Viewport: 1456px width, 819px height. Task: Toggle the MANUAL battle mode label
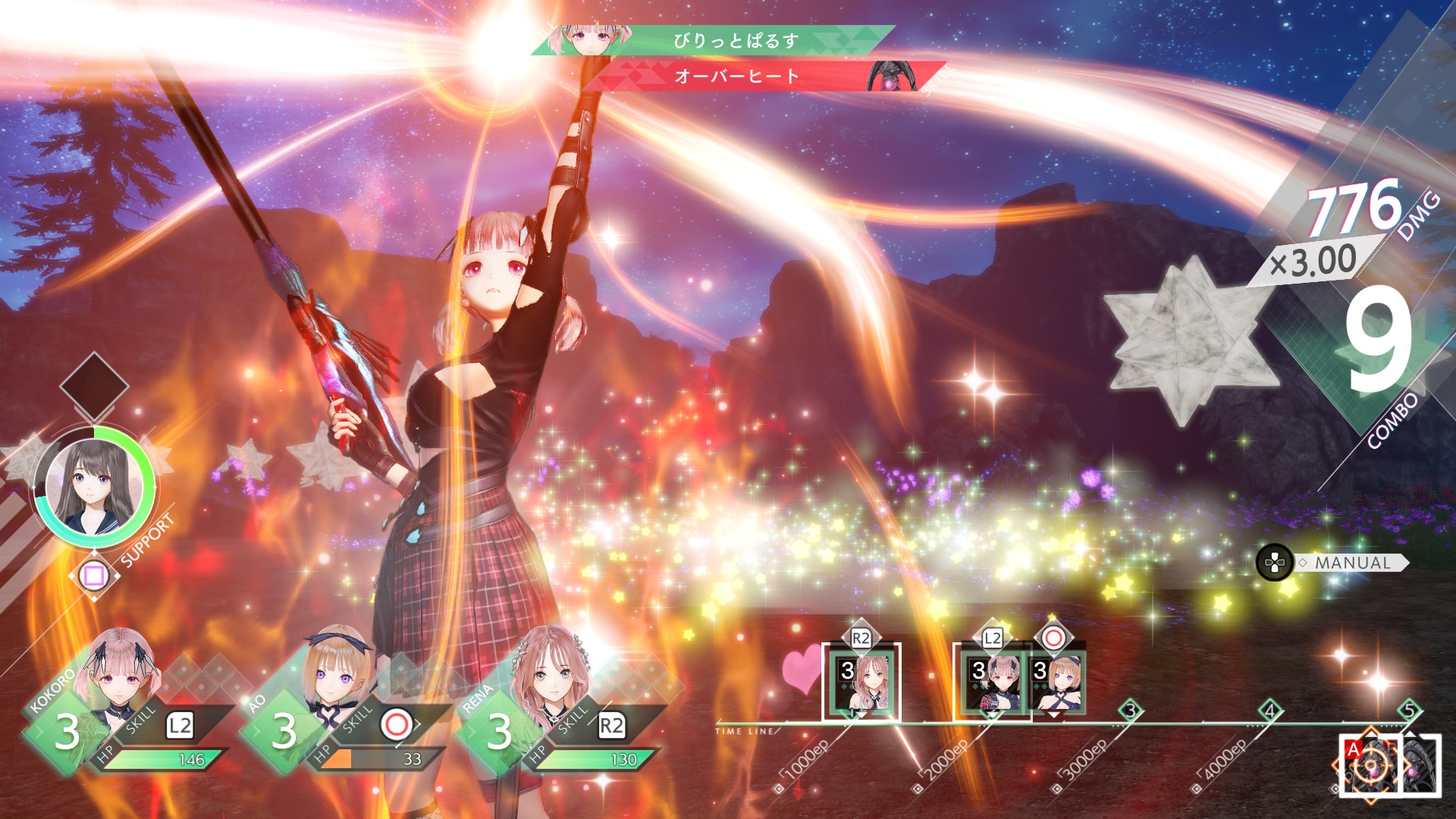point(1352,563)
